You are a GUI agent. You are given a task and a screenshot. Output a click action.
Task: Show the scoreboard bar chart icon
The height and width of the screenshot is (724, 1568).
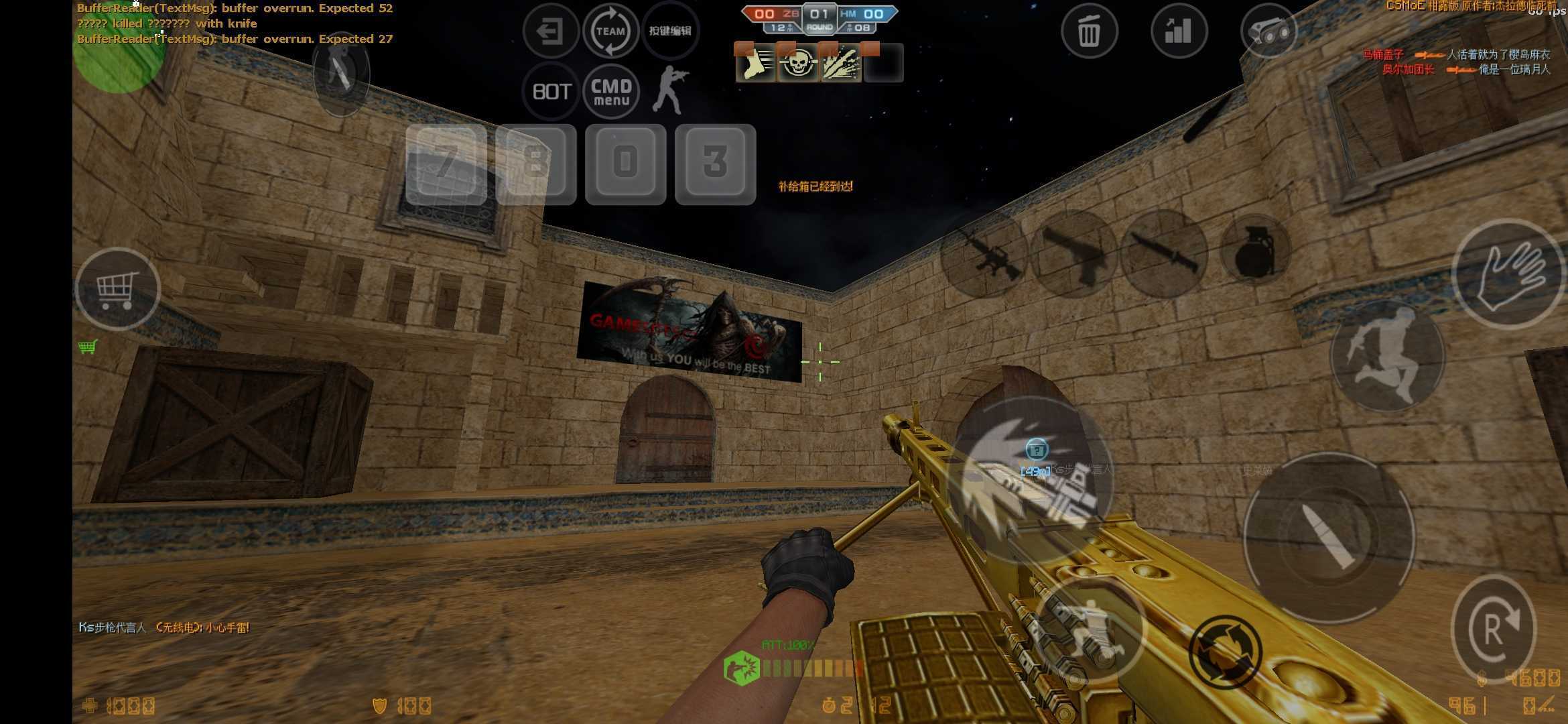coord(1179,31)
